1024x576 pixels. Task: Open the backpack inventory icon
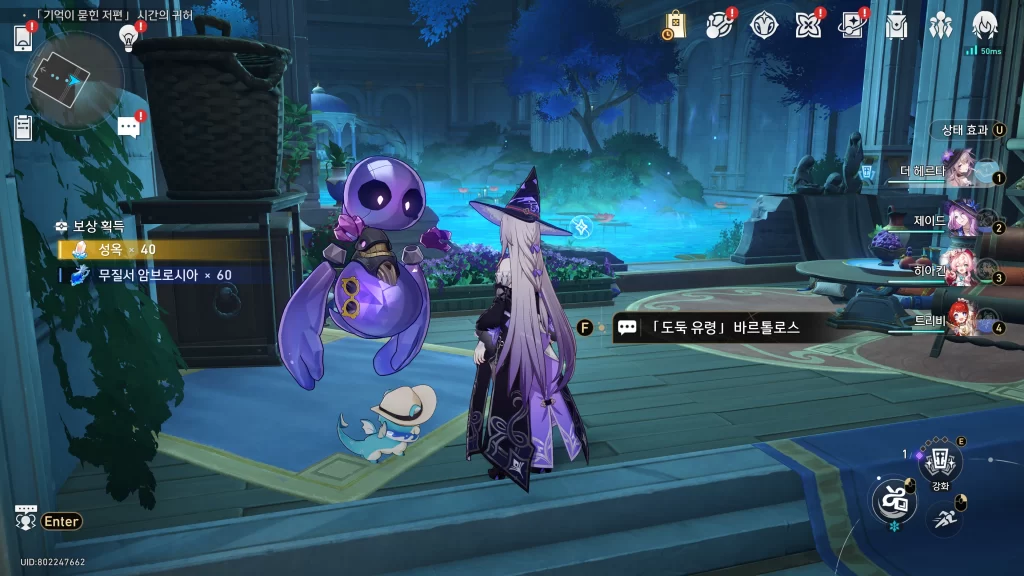coord(897,25)
